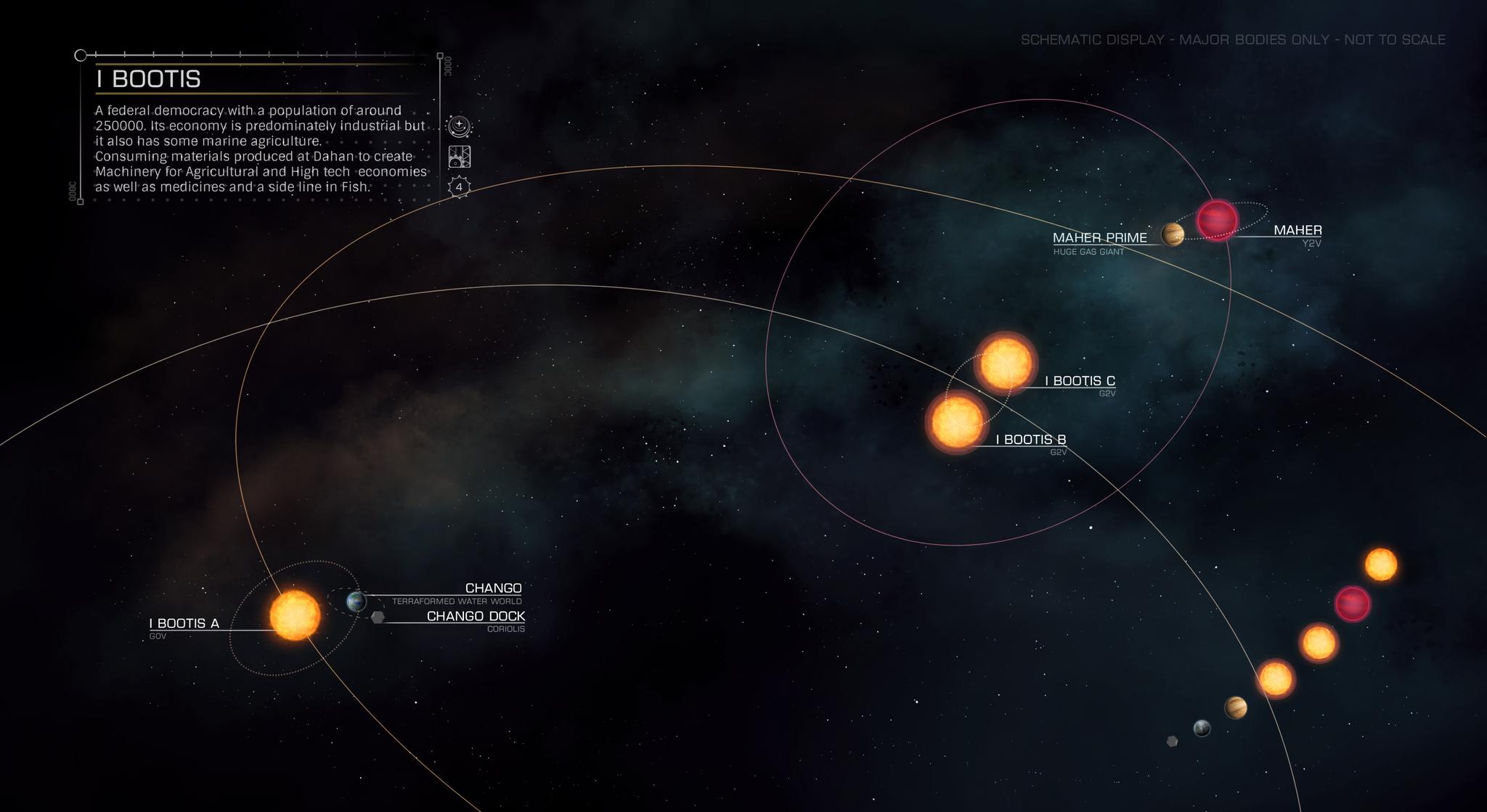Select the I Bootis C star
Image resolution: width=1487 pixels, height=812 pixels.
[1006, 362]
